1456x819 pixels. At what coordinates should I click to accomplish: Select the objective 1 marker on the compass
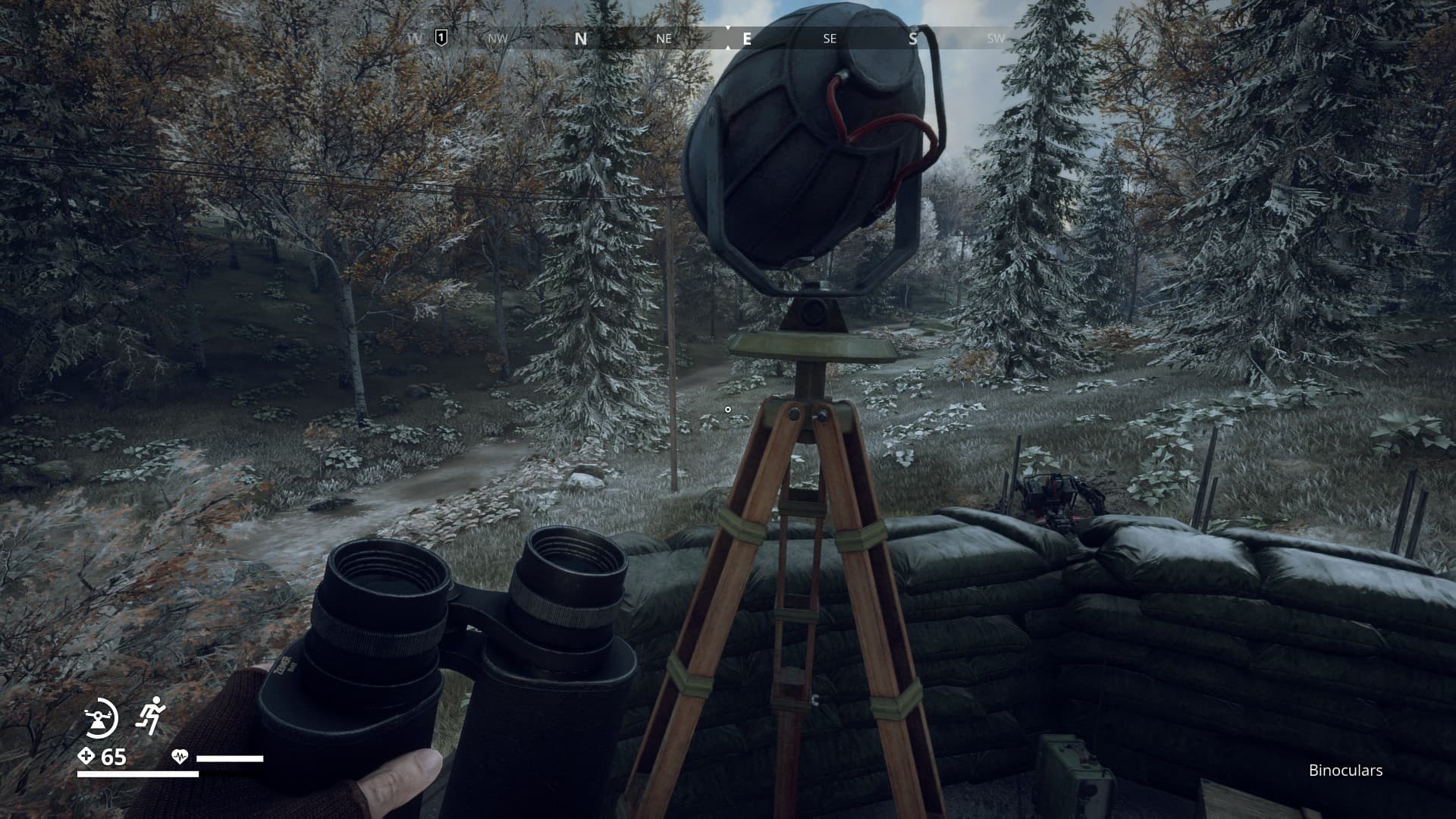tap(441, 37)
